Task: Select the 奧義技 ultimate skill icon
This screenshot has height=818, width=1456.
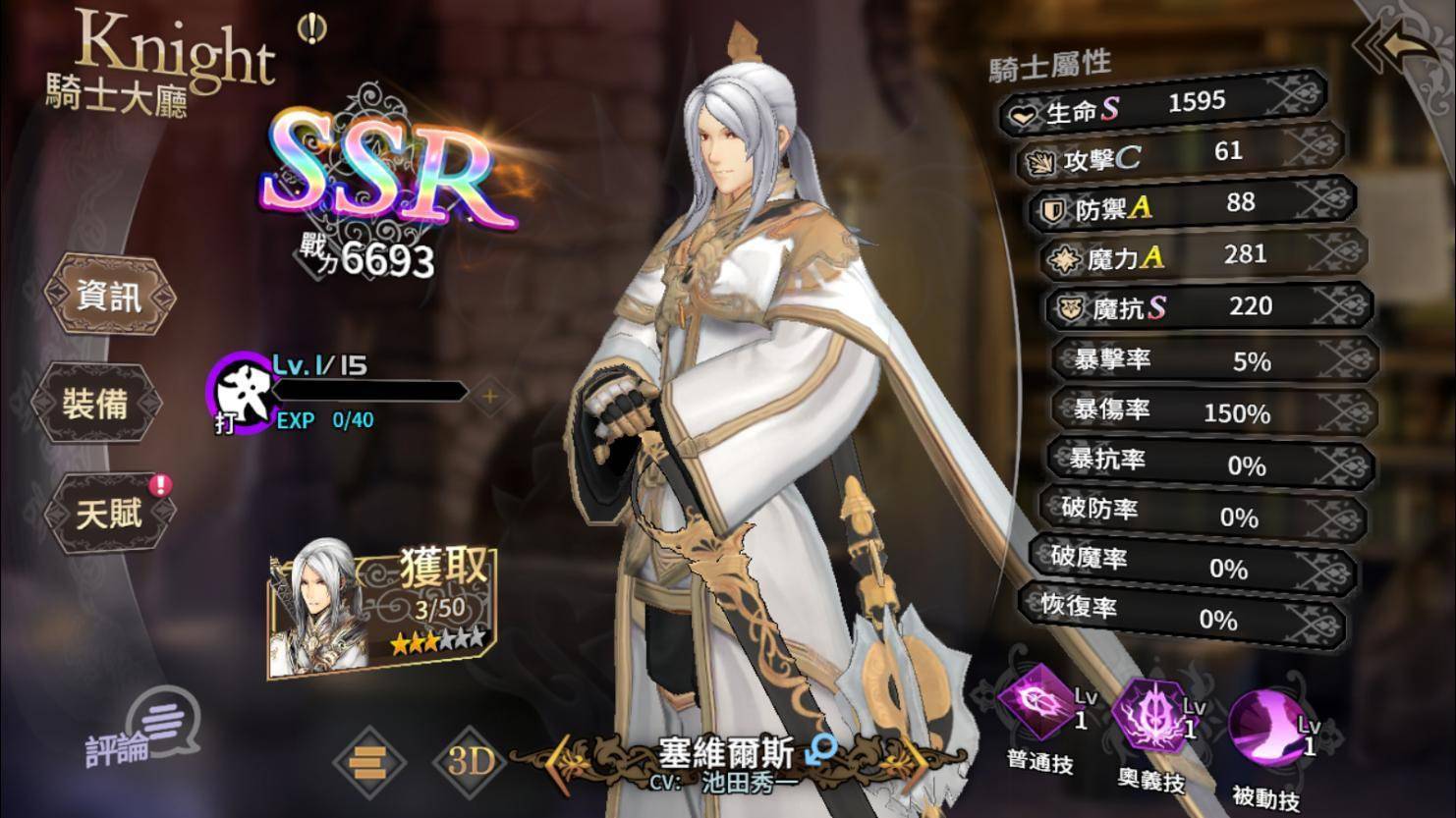Action: point(1150,716)
